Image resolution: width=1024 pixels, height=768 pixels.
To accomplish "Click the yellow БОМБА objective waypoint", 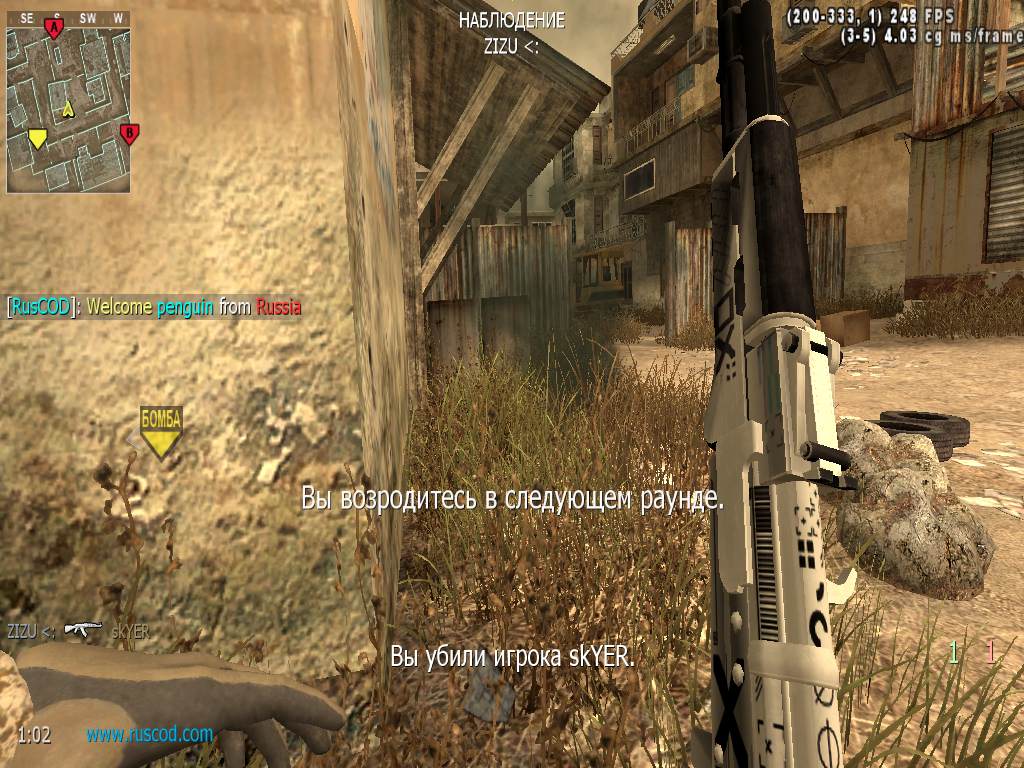I will click(x=161, y=431).
